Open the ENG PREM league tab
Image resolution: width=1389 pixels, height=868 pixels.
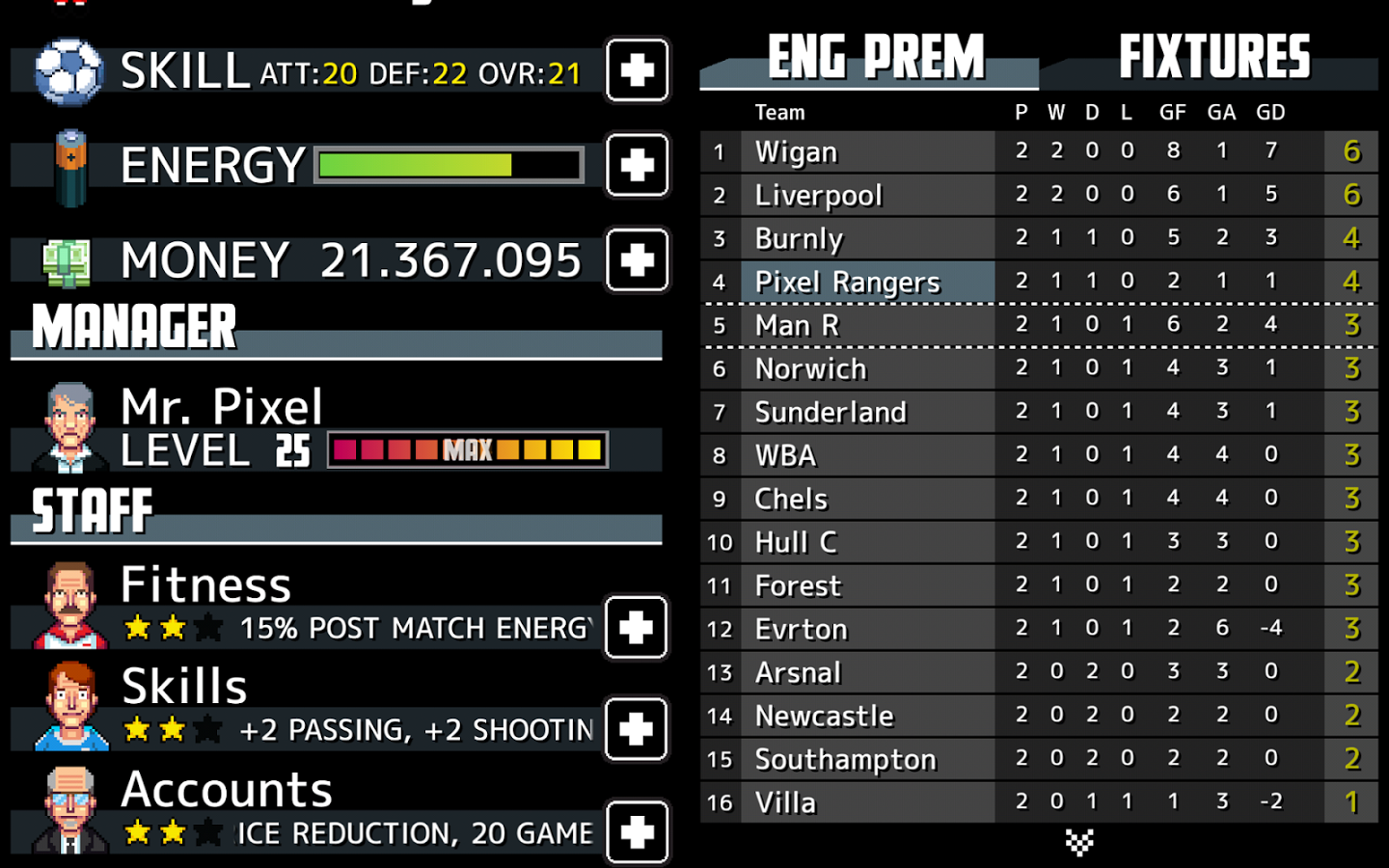(871, 58)
